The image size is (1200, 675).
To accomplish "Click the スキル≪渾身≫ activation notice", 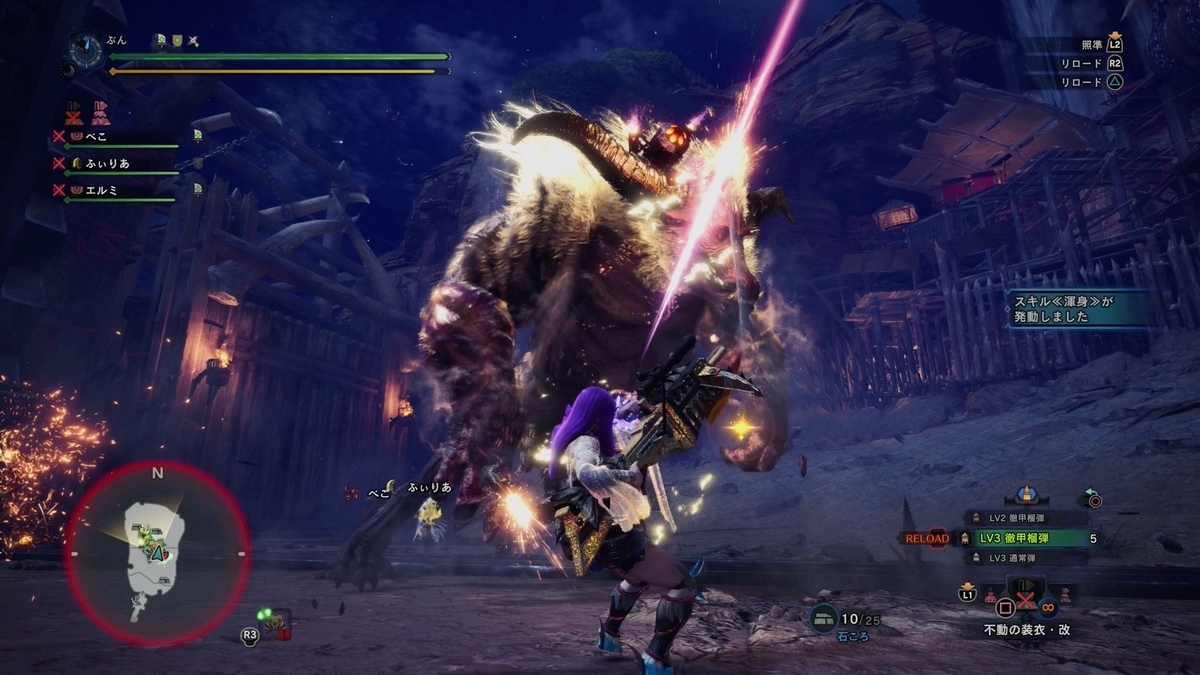I will coord(1072,309).
